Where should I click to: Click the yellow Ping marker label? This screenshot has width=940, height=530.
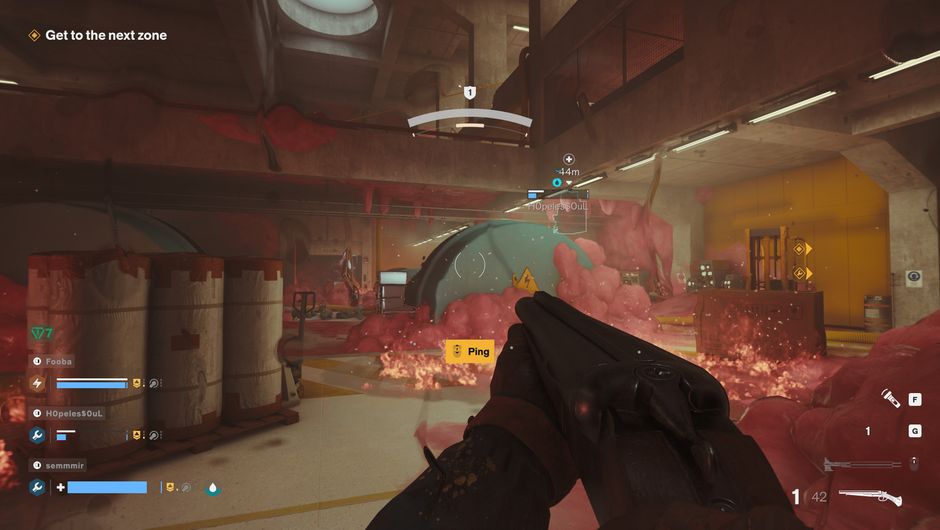[469, 351]
